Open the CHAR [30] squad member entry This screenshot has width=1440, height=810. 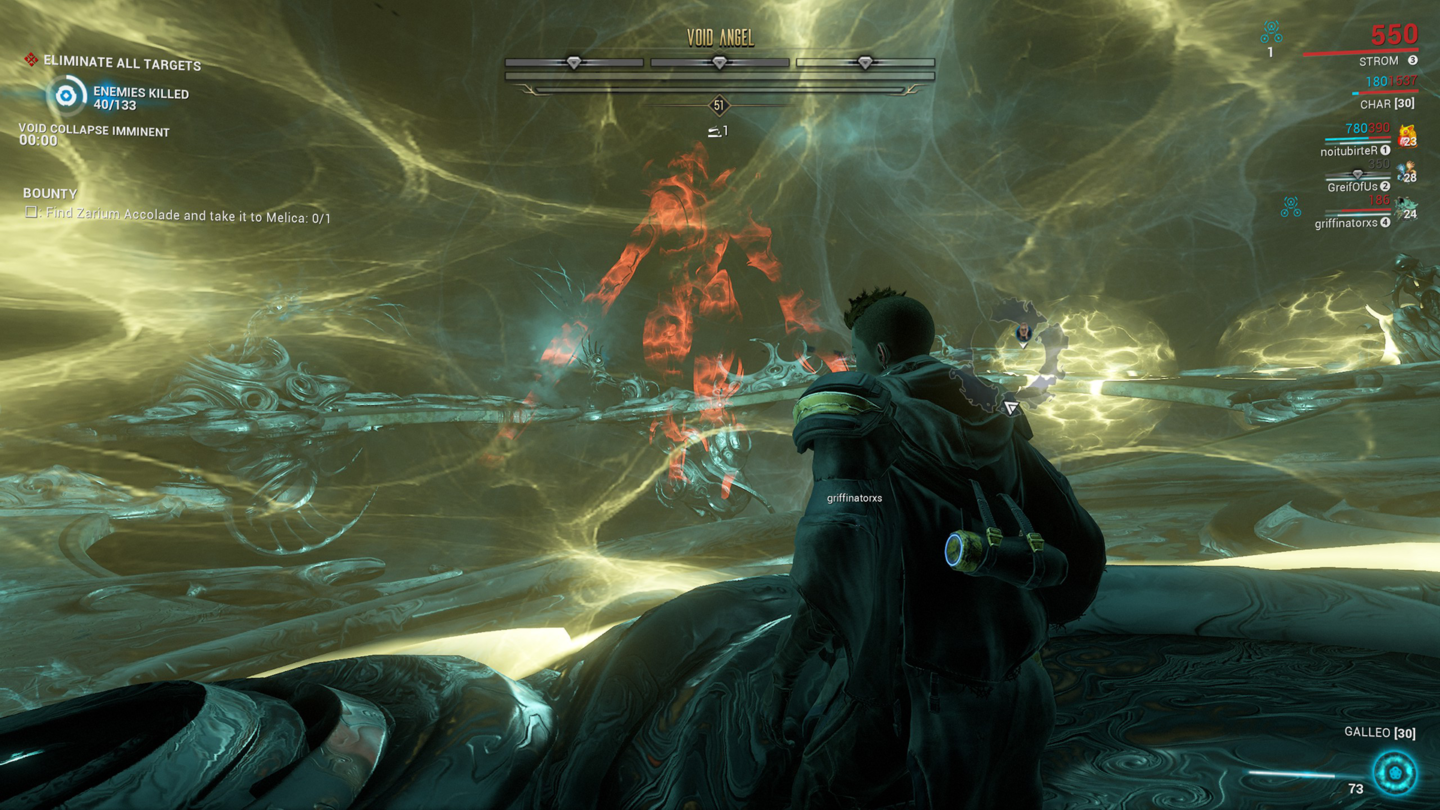pos(1386,103)
